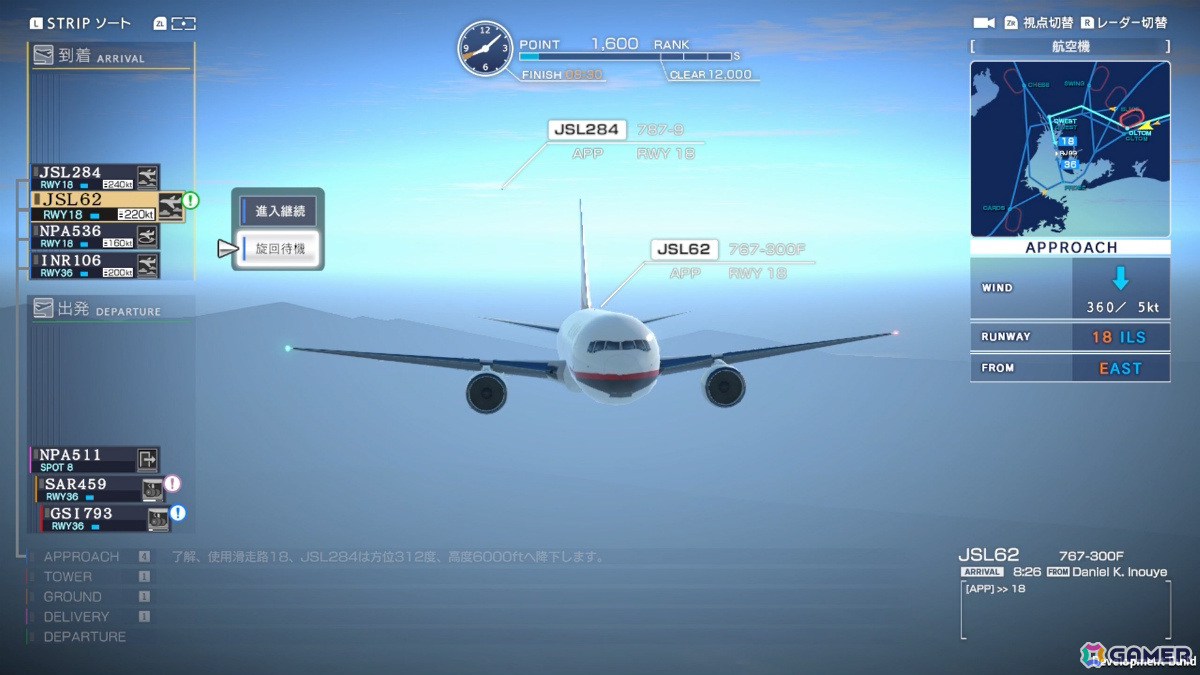Click the JSL62 aircraft label tag
1200x675 pixels.
(685, 250)
